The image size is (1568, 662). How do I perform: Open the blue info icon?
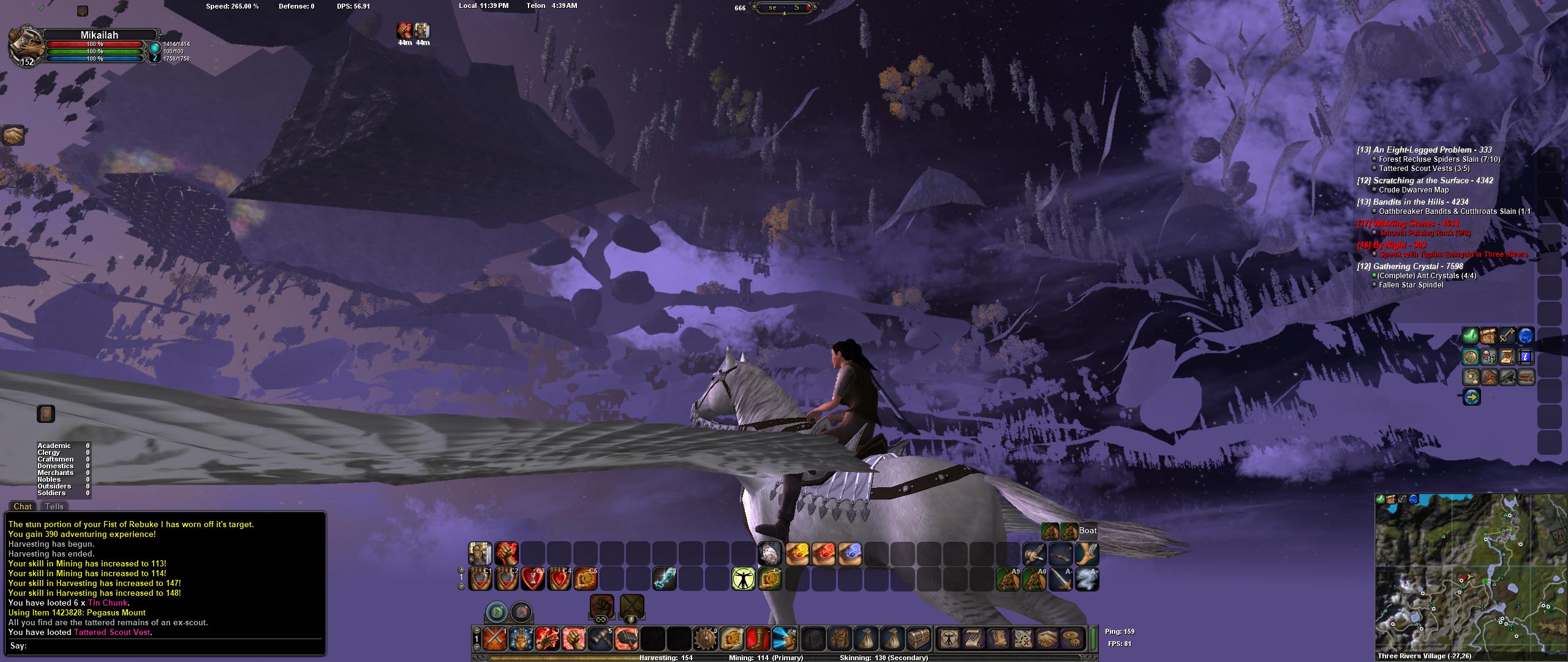[1525, 357]
